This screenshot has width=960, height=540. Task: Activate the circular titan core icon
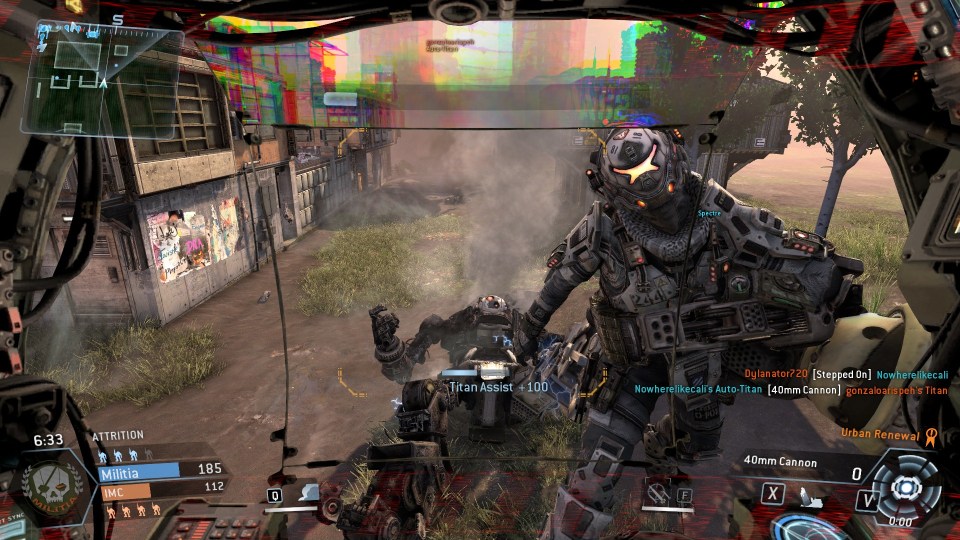point(906,486)
